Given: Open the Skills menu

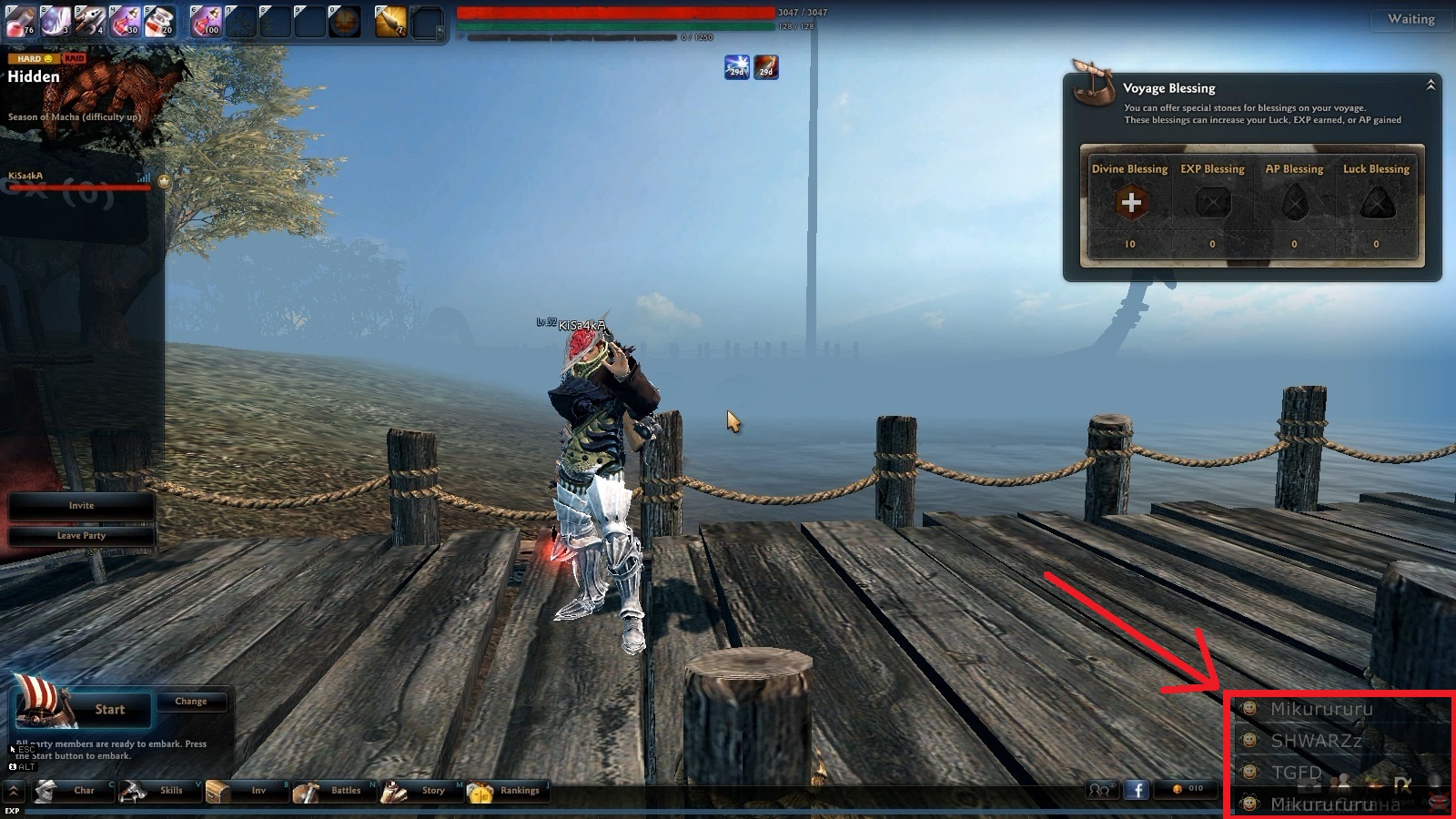Looking at the screenshot, I should [161, 791].
